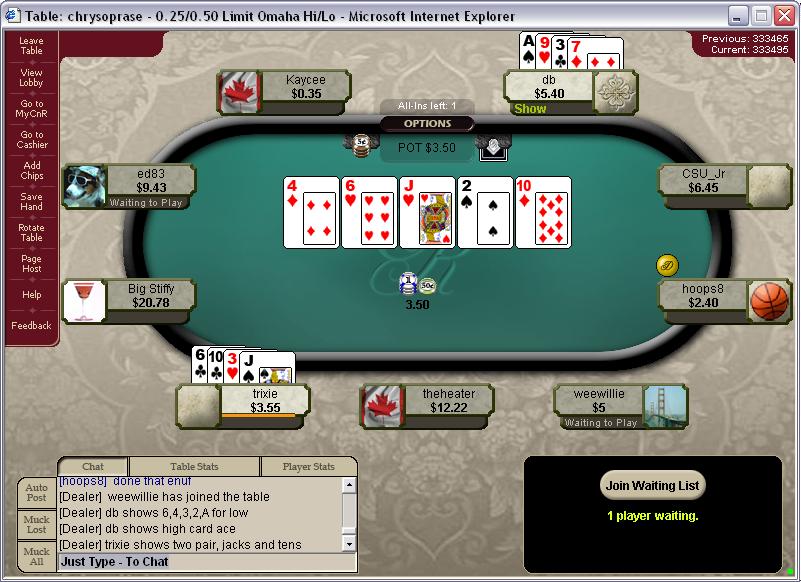Open View Lobby

point(31,77)
